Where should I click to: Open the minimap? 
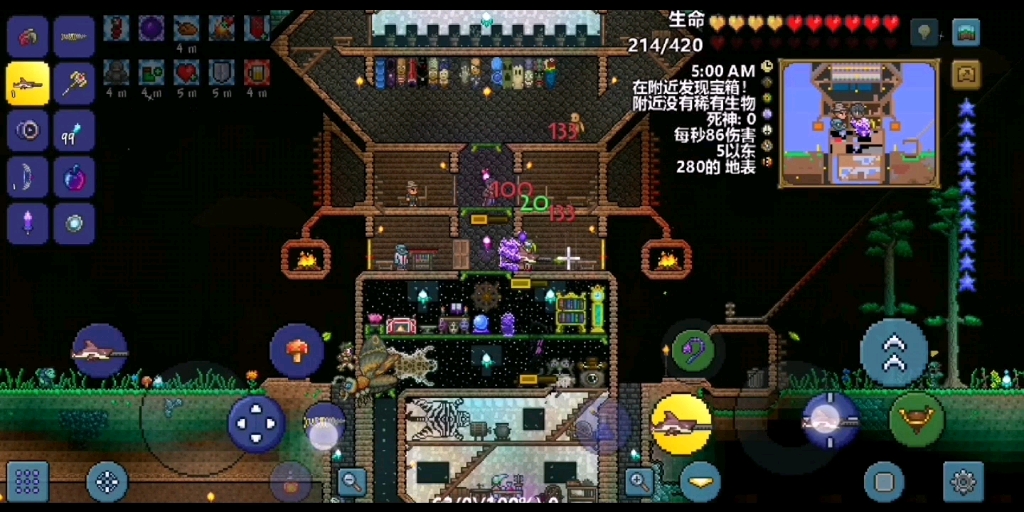click(x=859, y=123)
